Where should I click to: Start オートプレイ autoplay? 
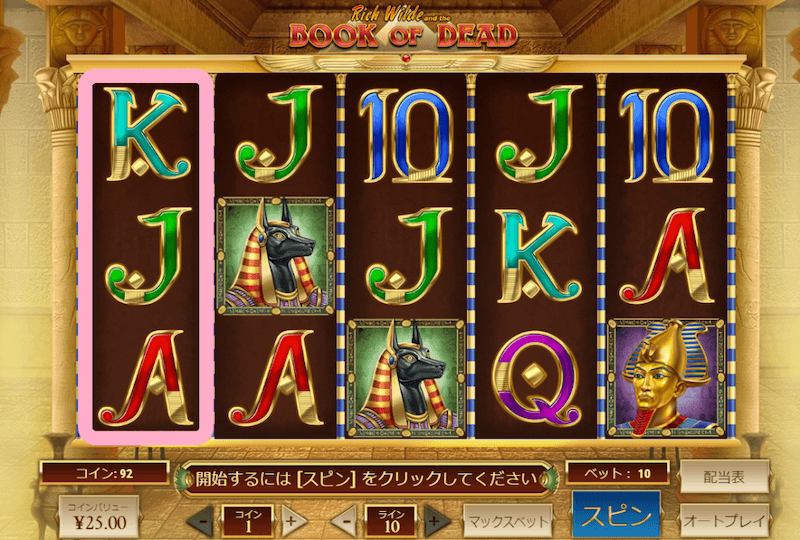(723, 520)
